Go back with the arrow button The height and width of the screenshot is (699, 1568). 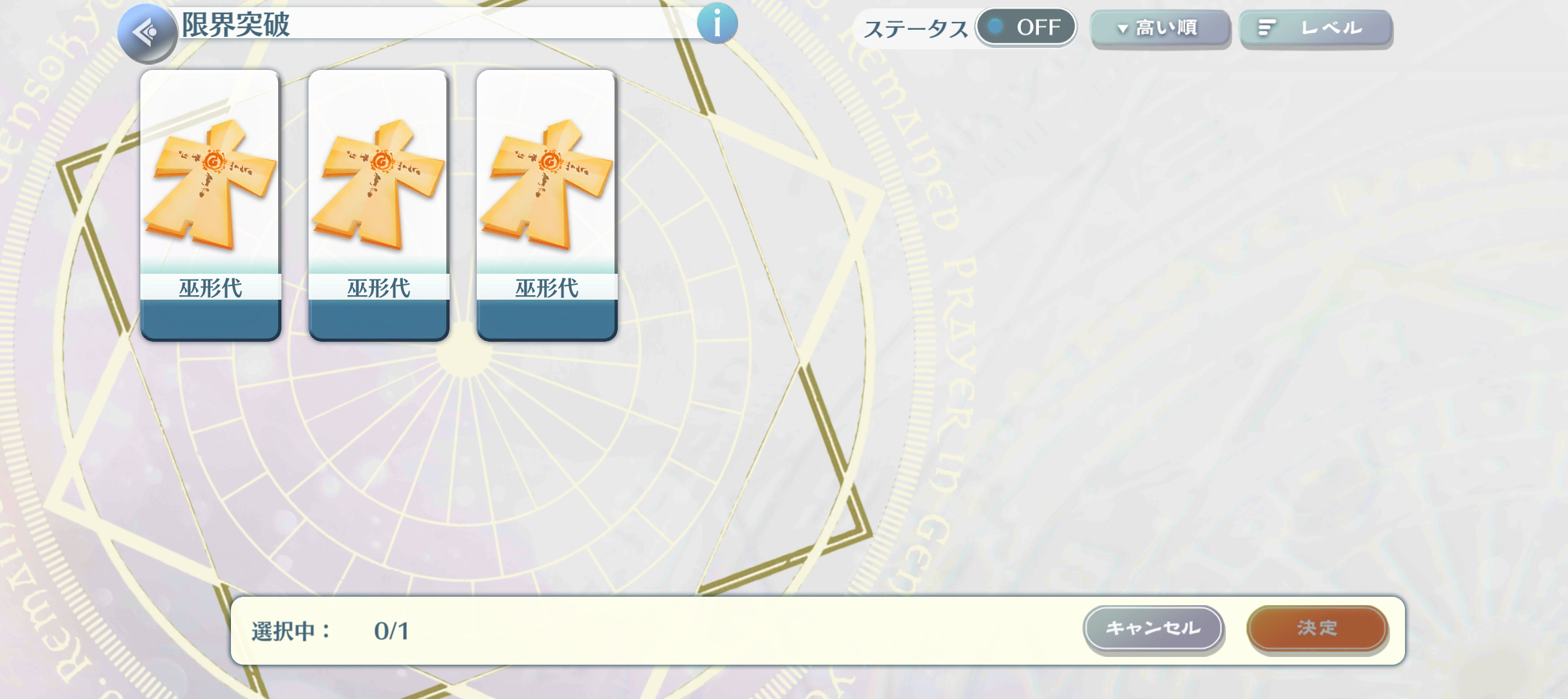(147, 32)
